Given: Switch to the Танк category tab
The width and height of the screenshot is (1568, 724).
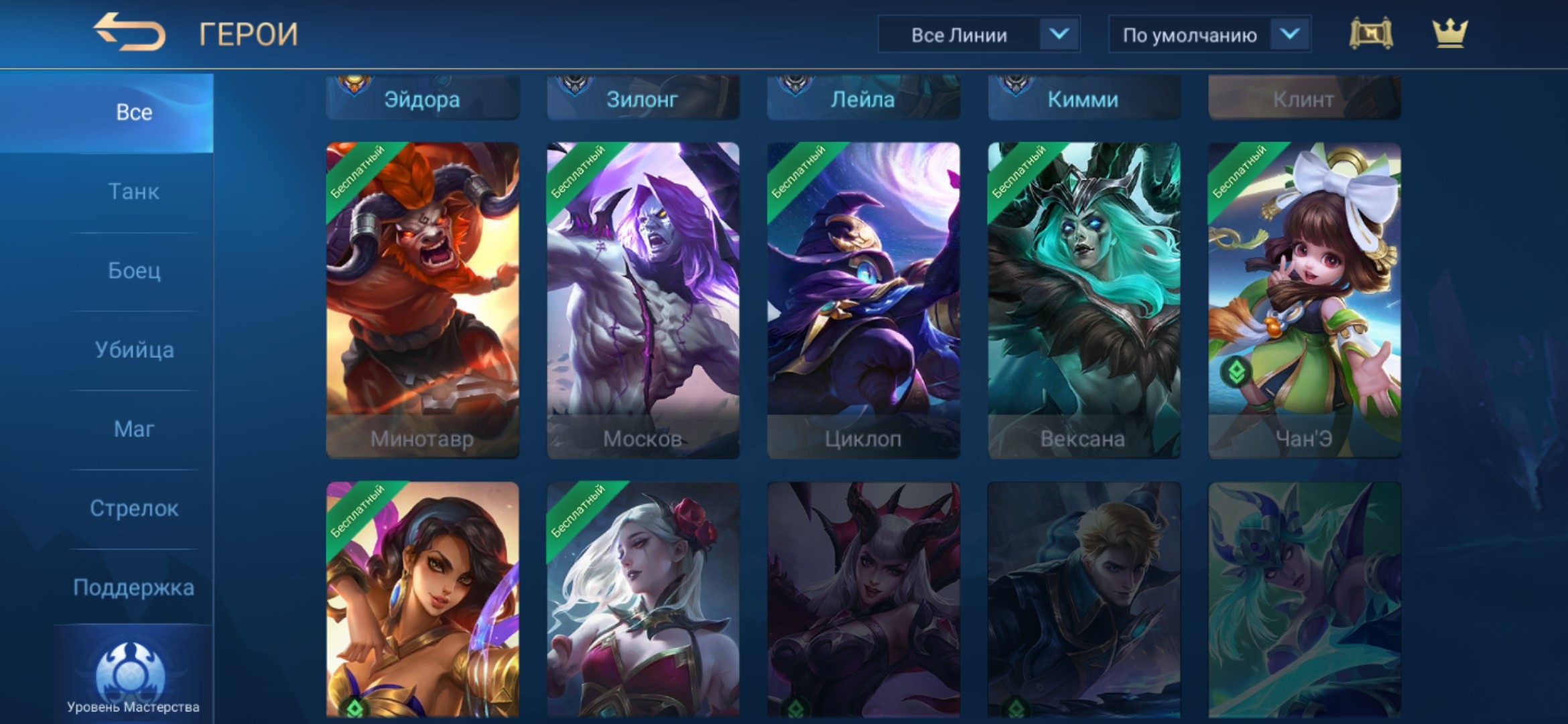Looking at the screenshot, I should coord(134,191).
